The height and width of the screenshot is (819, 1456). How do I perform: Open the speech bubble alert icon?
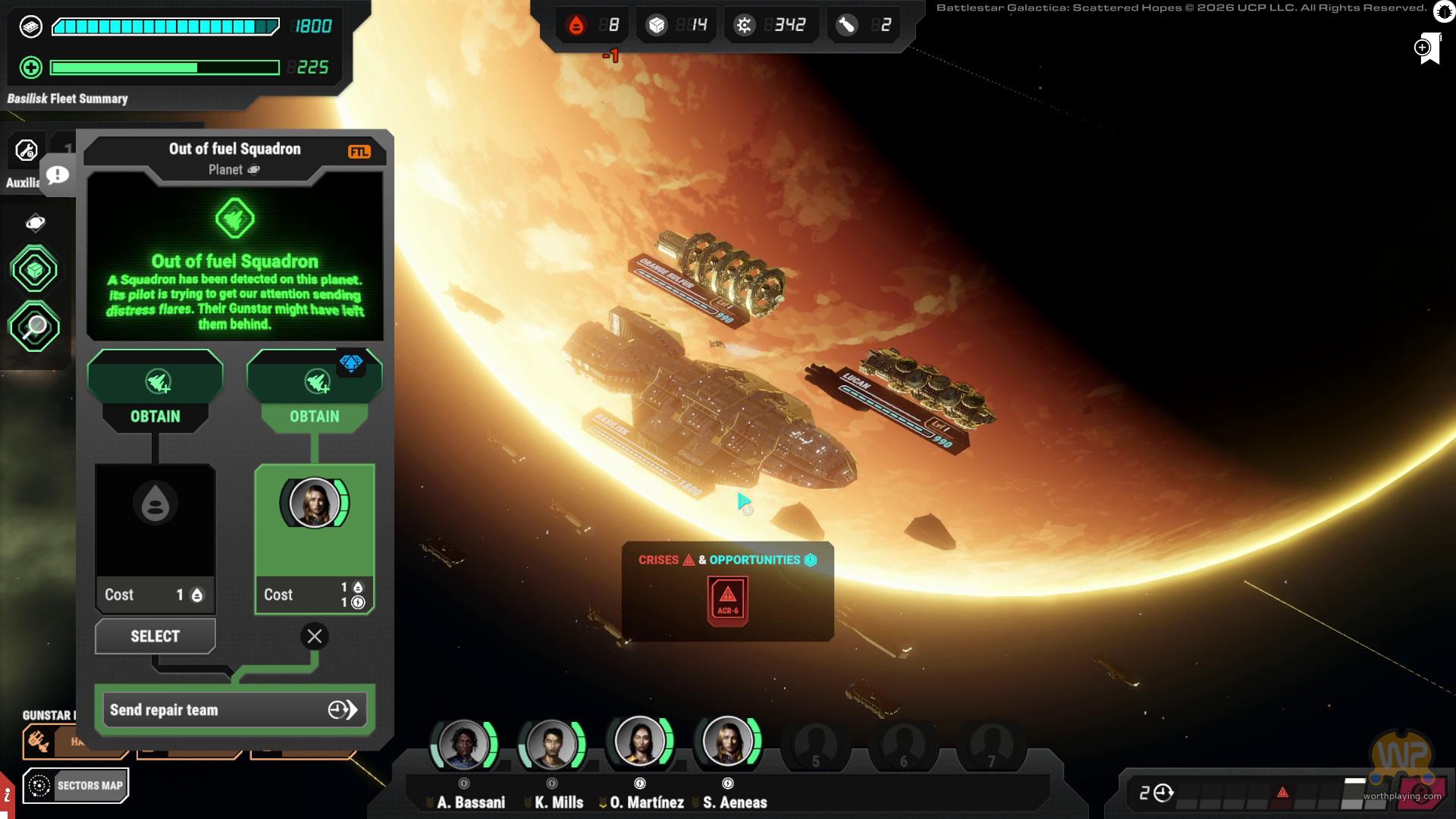pos(57,175)
